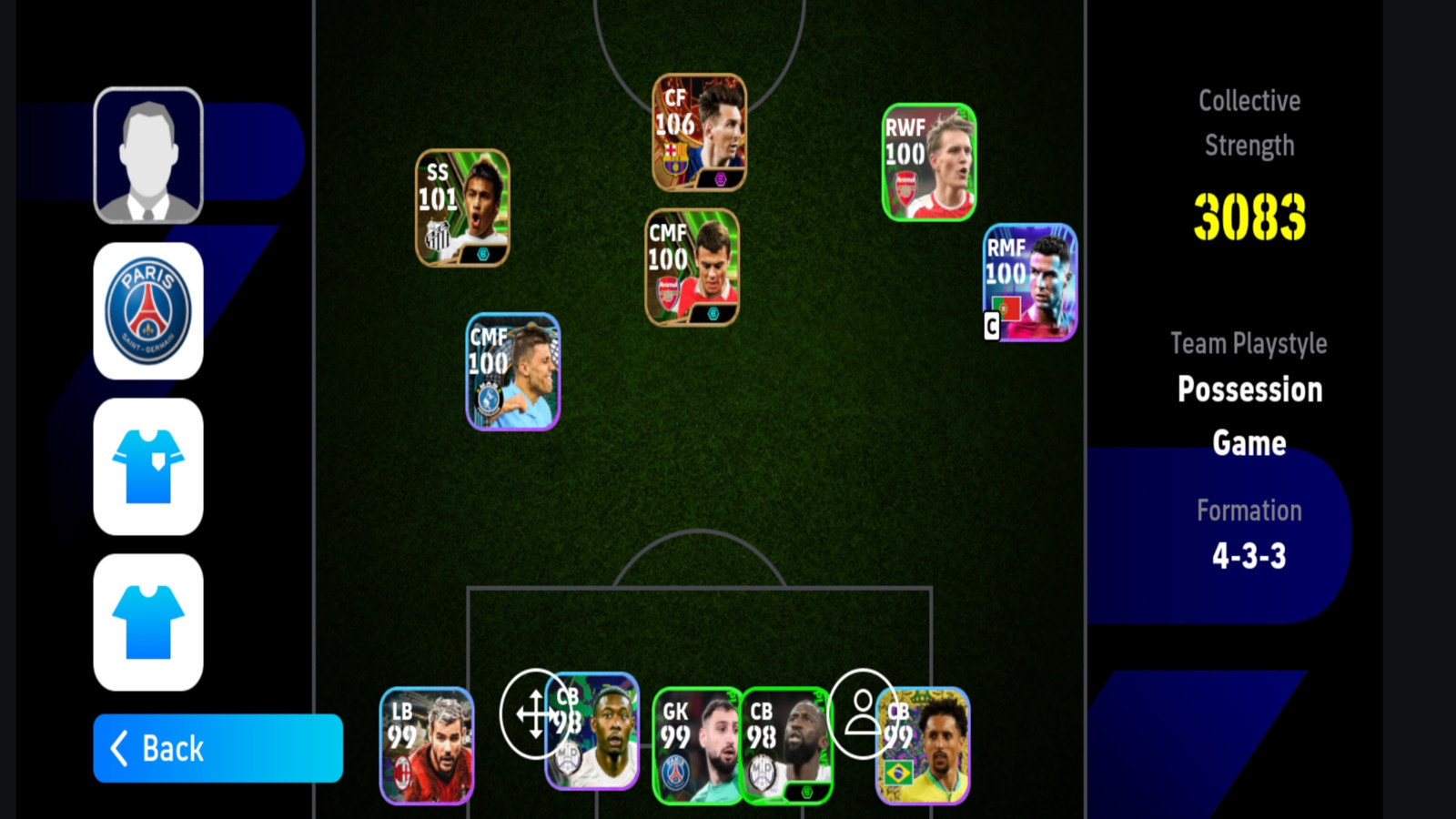The height and width of the screenshot is (819, 1456).
Task: Select the RWF 100 player card
Action: [x=928, y=162]
